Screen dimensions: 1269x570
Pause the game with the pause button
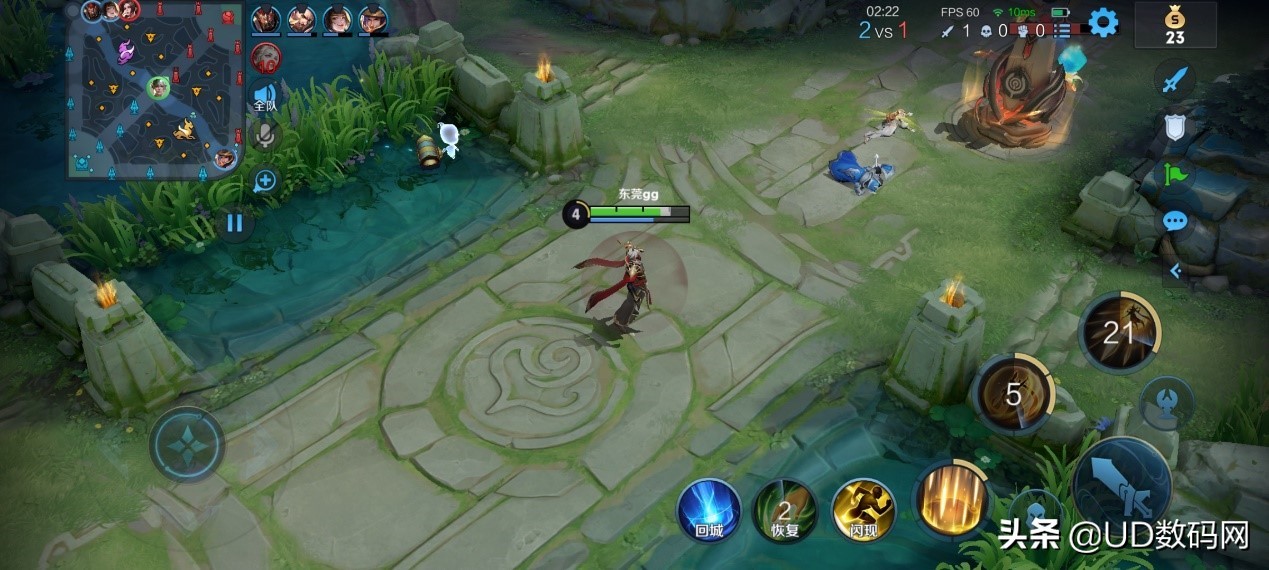[234, 222]
